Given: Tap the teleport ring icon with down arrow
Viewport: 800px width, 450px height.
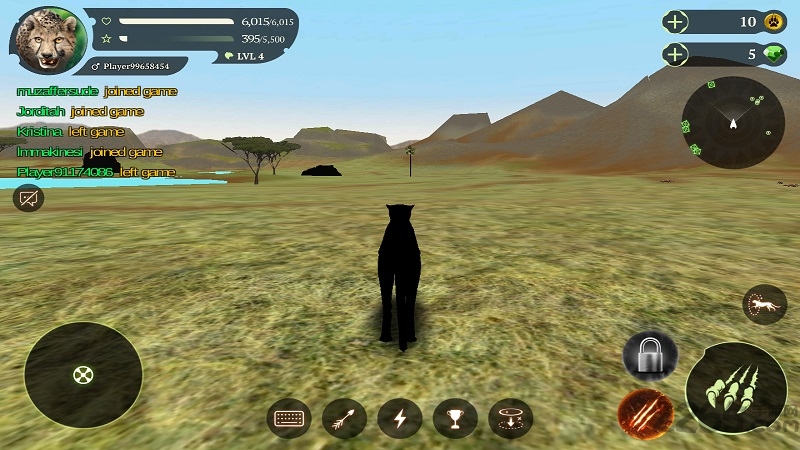Looking at the screenshot, I should (510, 418).
